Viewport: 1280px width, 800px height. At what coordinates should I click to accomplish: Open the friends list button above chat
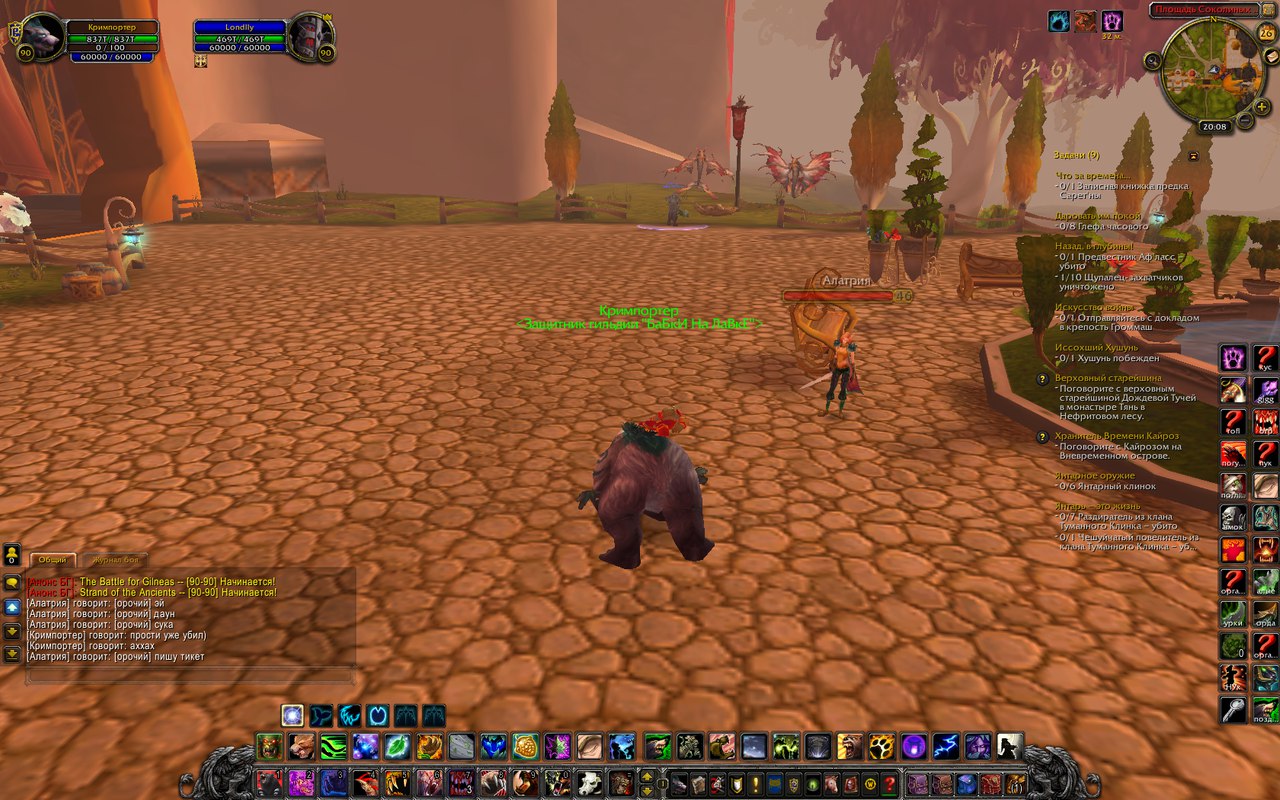coord(12,553)
